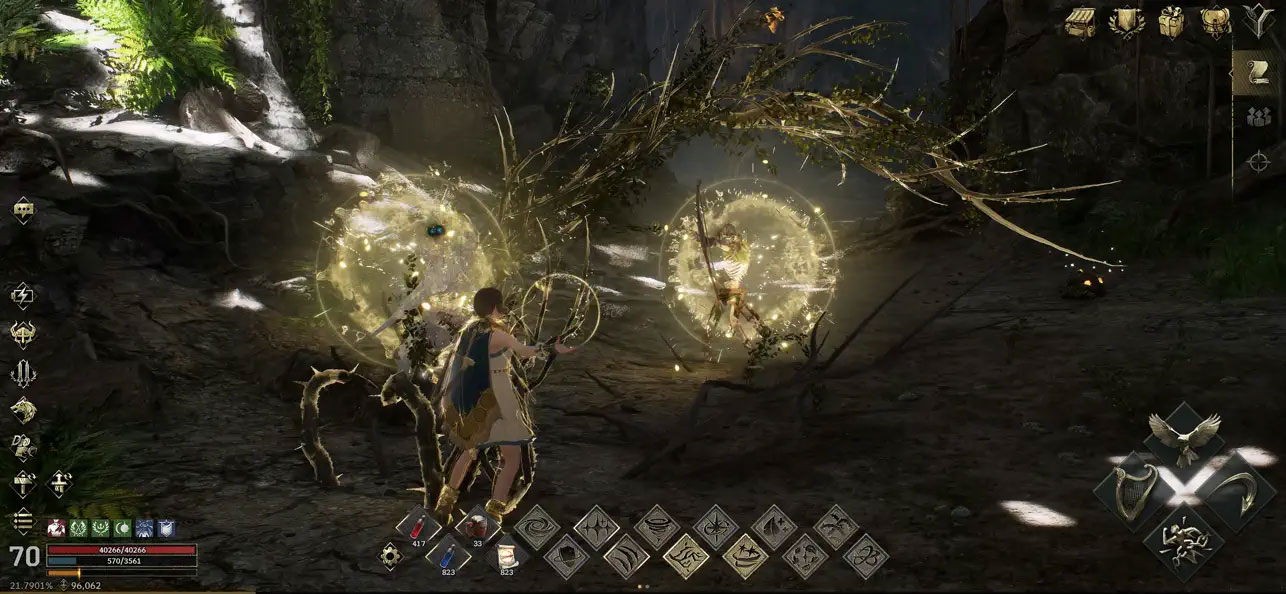The height and width of the screenshot is (594, 1286).
Task: Open the shop stall icon
Action: pyautogui.click(x=1080, y=21)
